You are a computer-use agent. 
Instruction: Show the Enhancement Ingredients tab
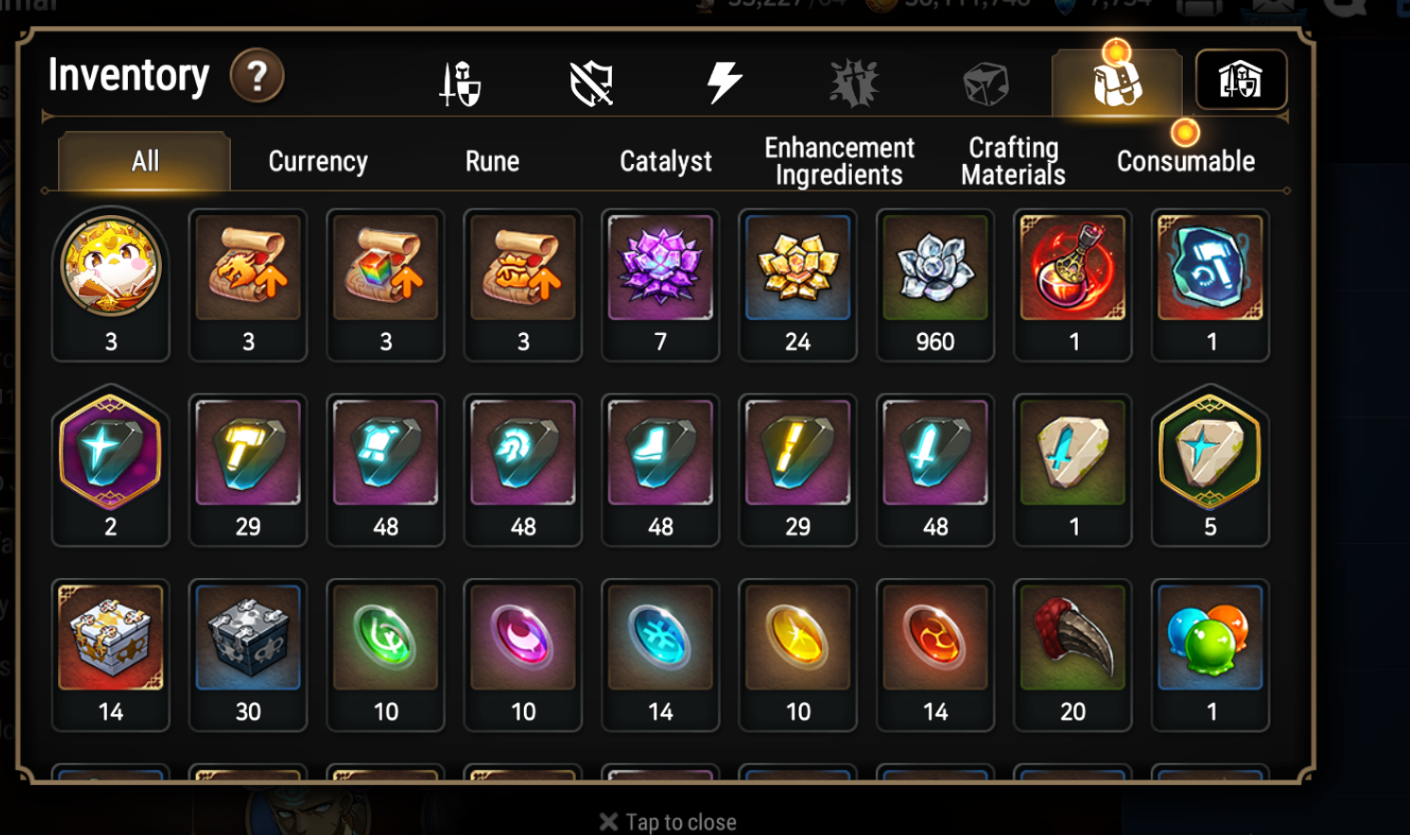(x=839, y=161)
